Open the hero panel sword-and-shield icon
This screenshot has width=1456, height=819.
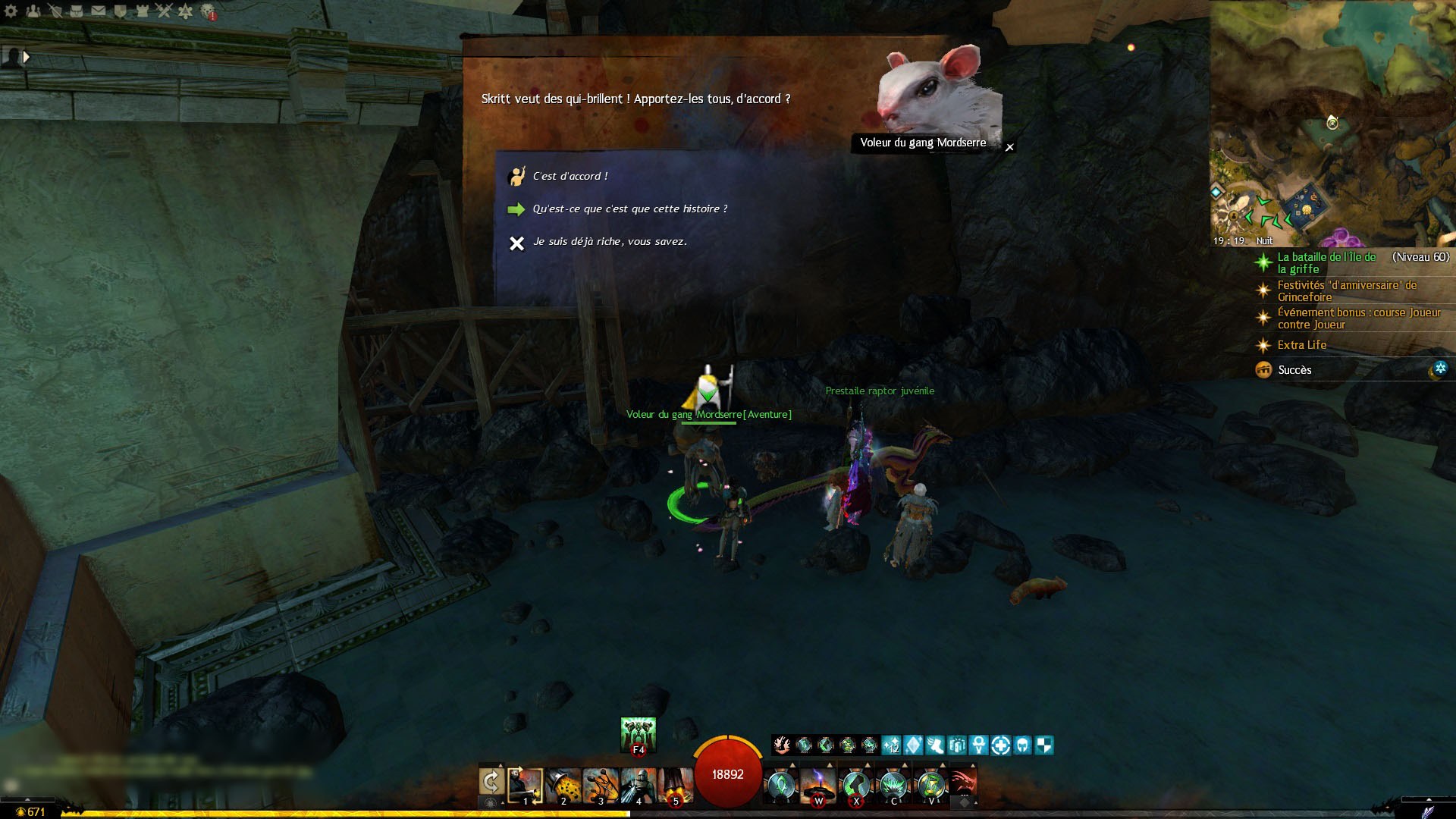click(55, 11)
